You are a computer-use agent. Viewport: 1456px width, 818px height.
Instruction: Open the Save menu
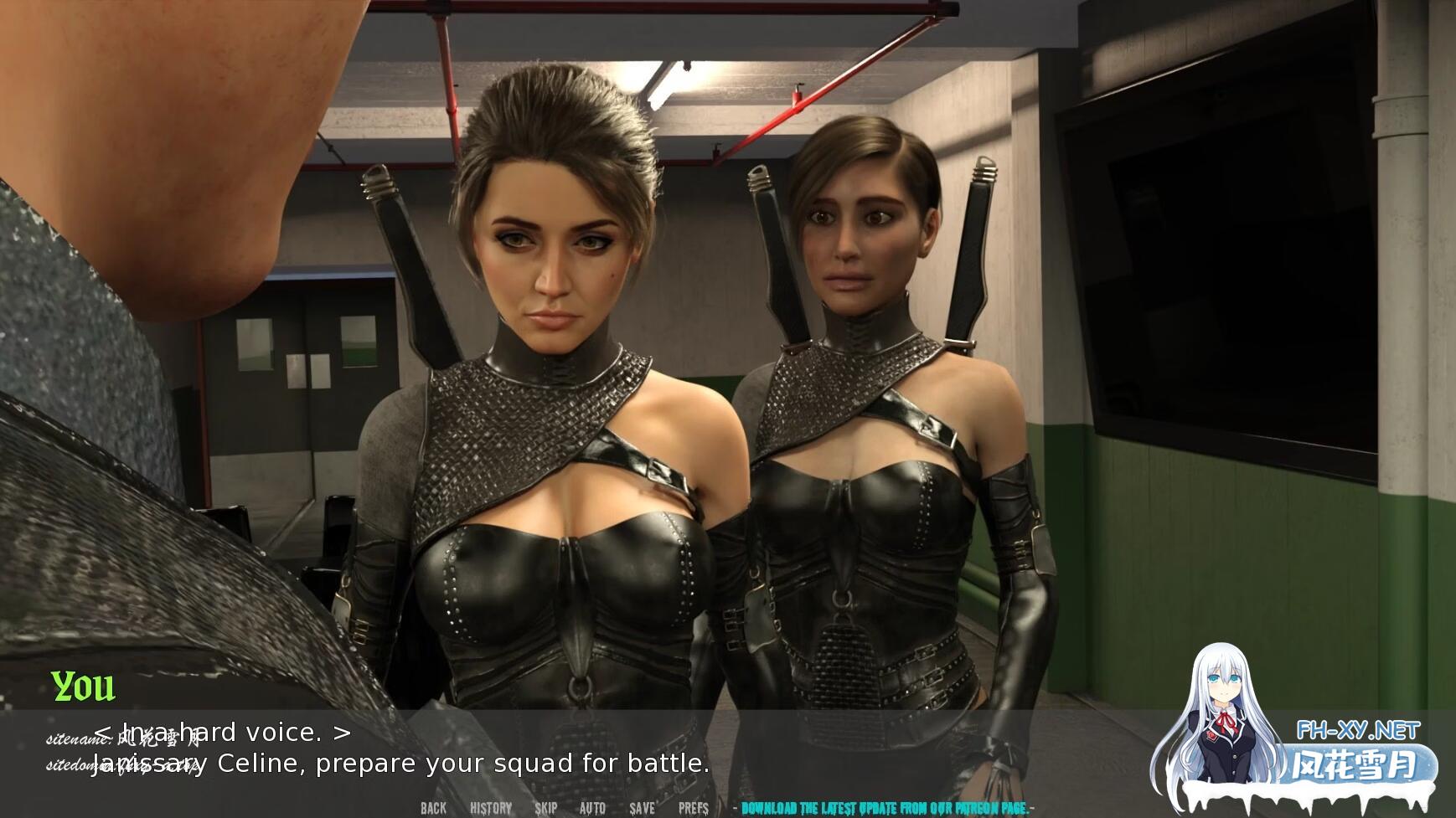click(642, 808)
